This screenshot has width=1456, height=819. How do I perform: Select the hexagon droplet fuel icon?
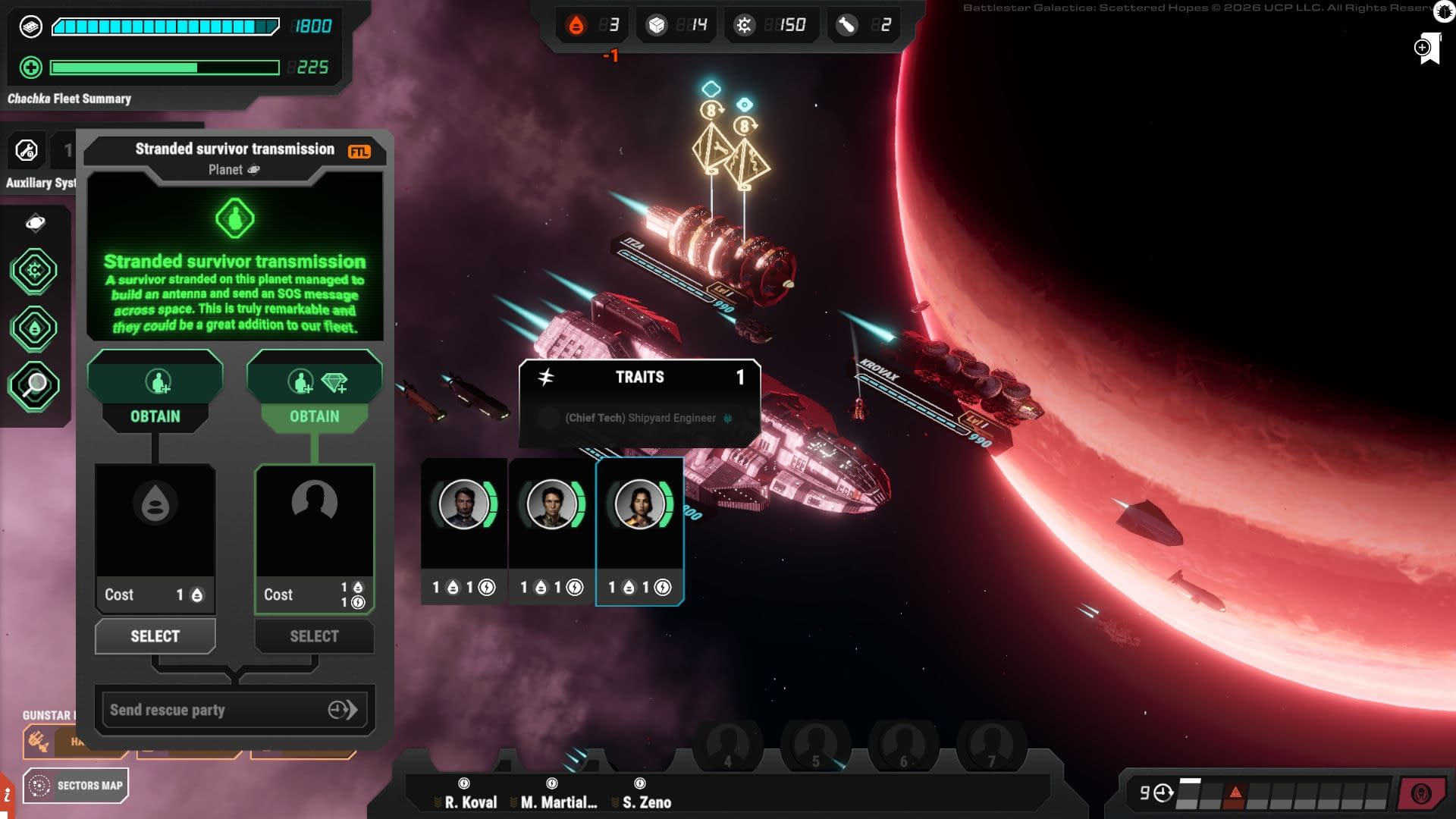33,328
